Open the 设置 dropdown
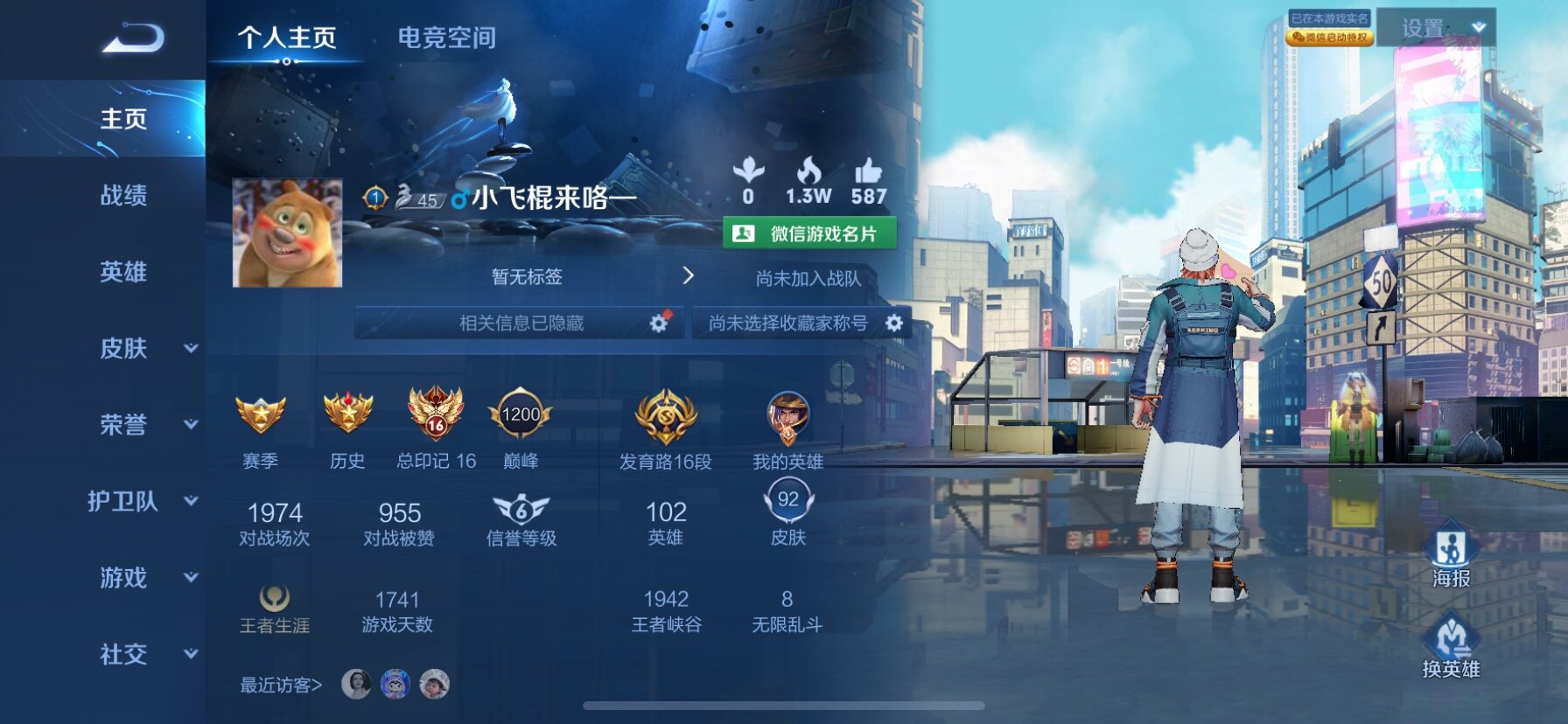 [1436, 28]
